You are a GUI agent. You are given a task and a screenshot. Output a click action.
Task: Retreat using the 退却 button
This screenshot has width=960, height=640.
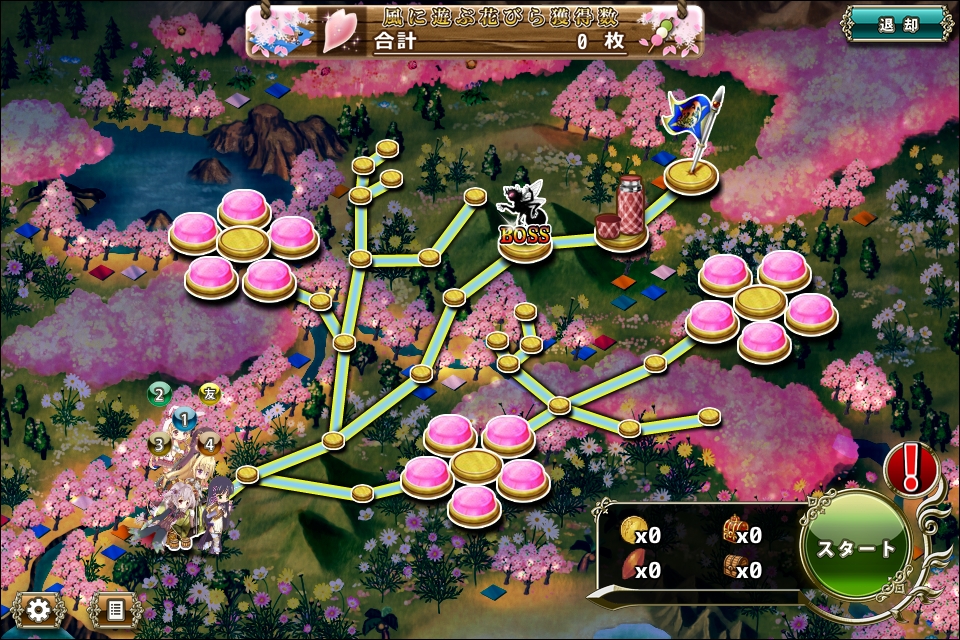click(x=896, y=24)
